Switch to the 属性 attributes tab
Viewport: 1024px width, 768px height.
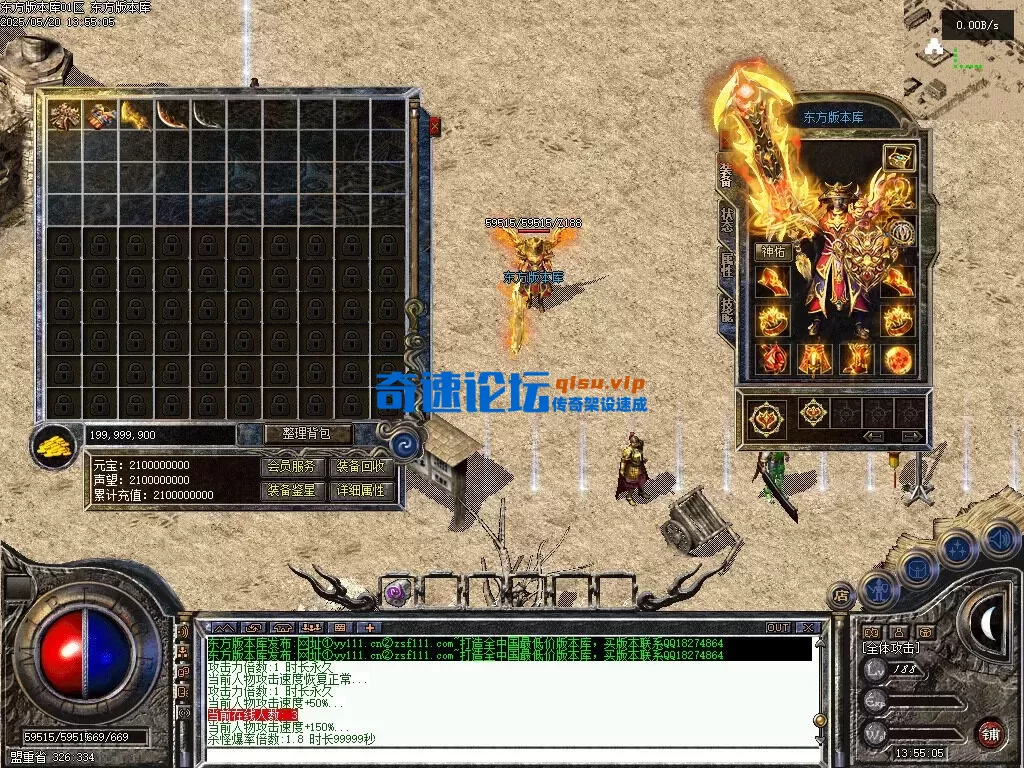pyautogui.click(x=727, y=266)
